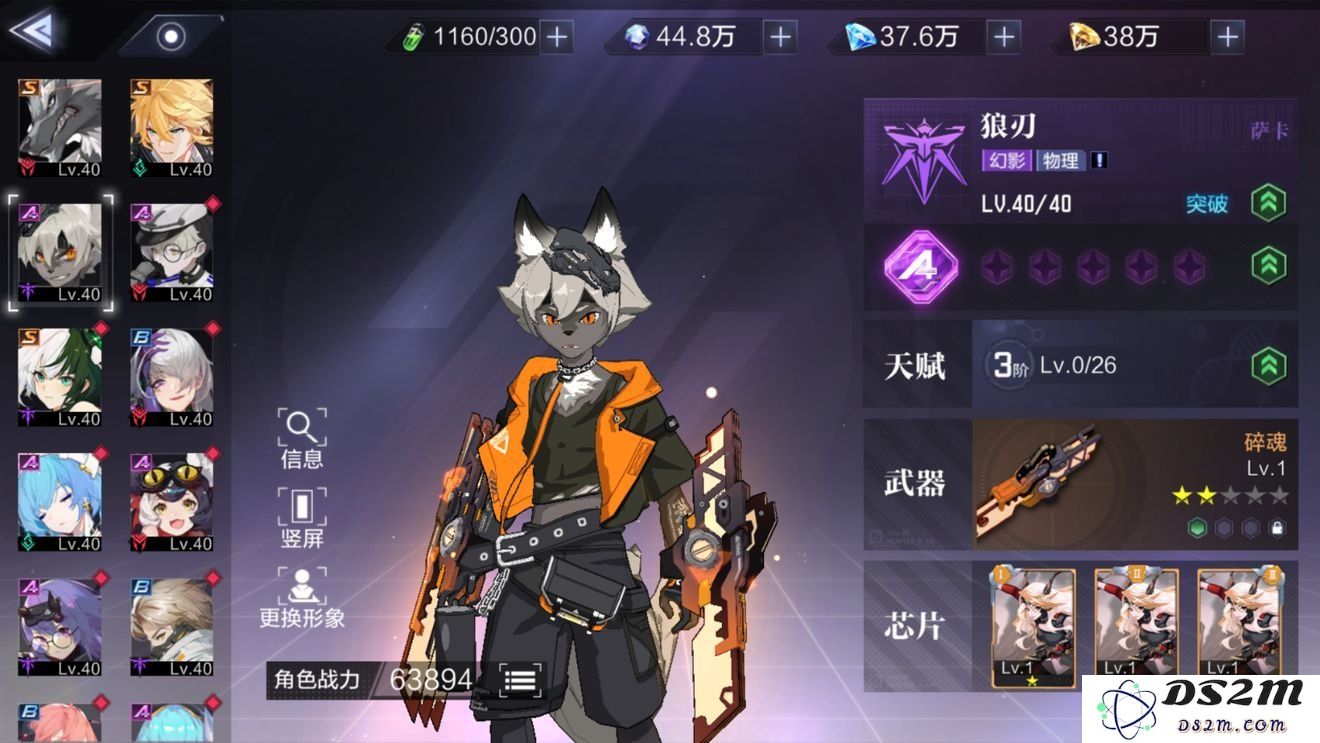This screenshot has height=743, width=1320.
Task: Activate the first empty star slot beside rank A
Action: pos(997,268)
